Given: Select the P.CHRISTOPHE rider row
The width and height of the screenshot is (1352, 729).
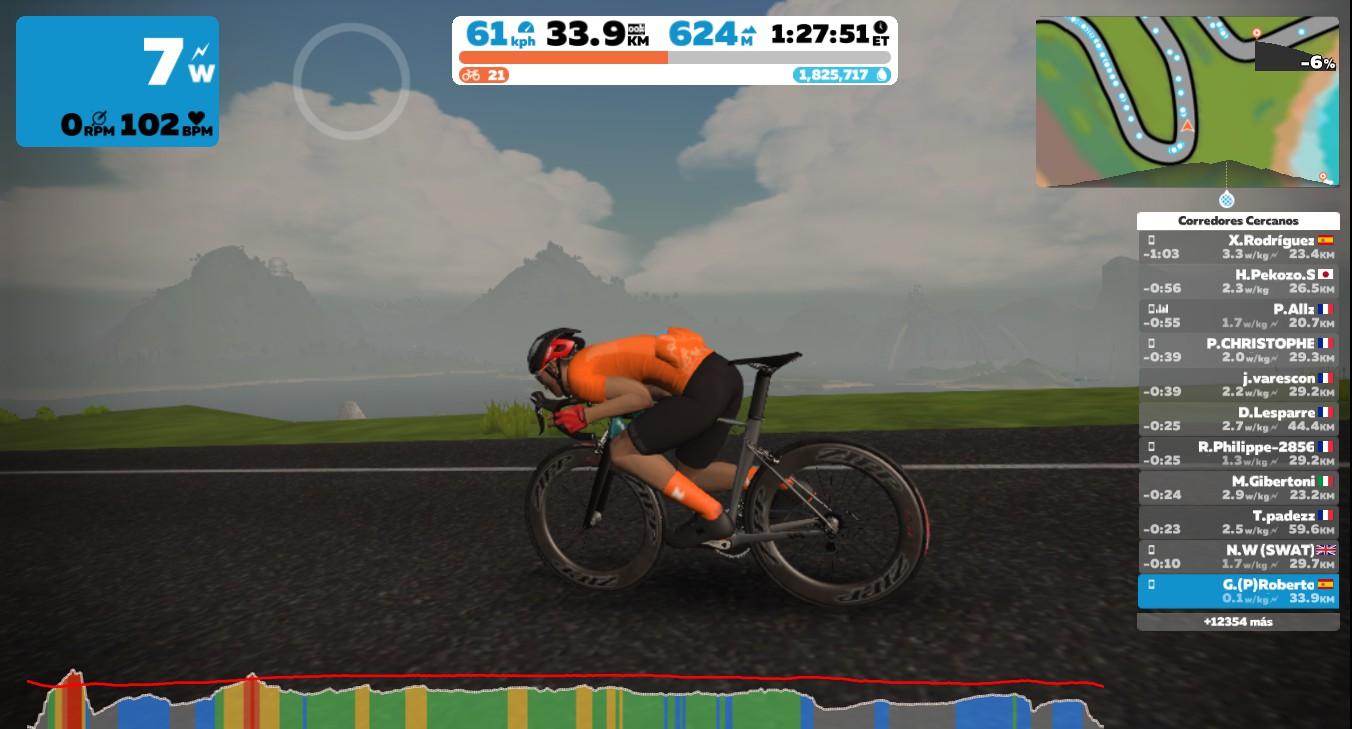Looking at the screenshot, I should pos(1238,350).
